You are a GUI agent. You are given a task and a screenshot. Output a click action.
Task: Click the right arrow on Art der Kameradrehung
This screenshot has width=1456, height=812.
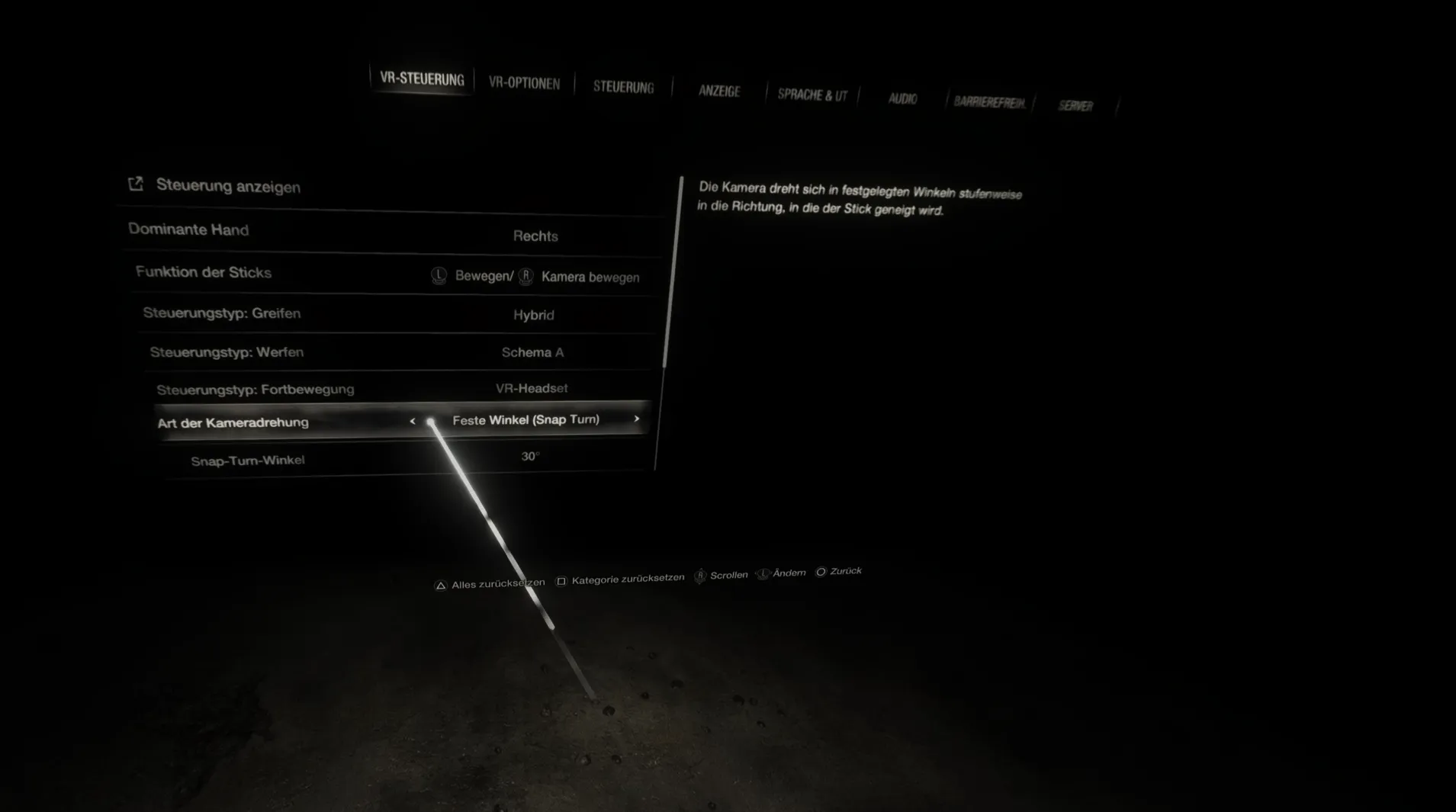[638, 419]
